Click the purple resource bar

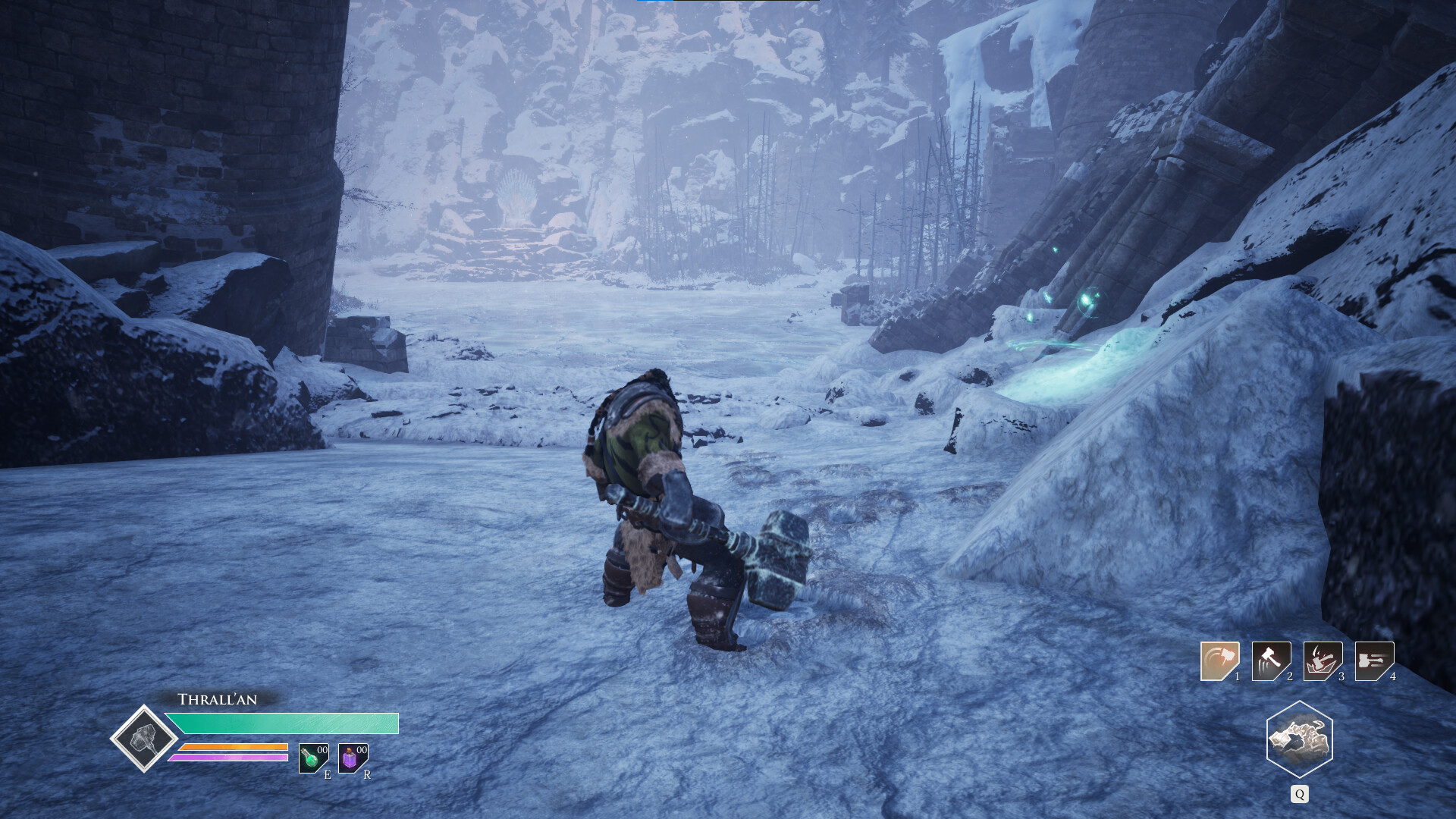(231, 758)
